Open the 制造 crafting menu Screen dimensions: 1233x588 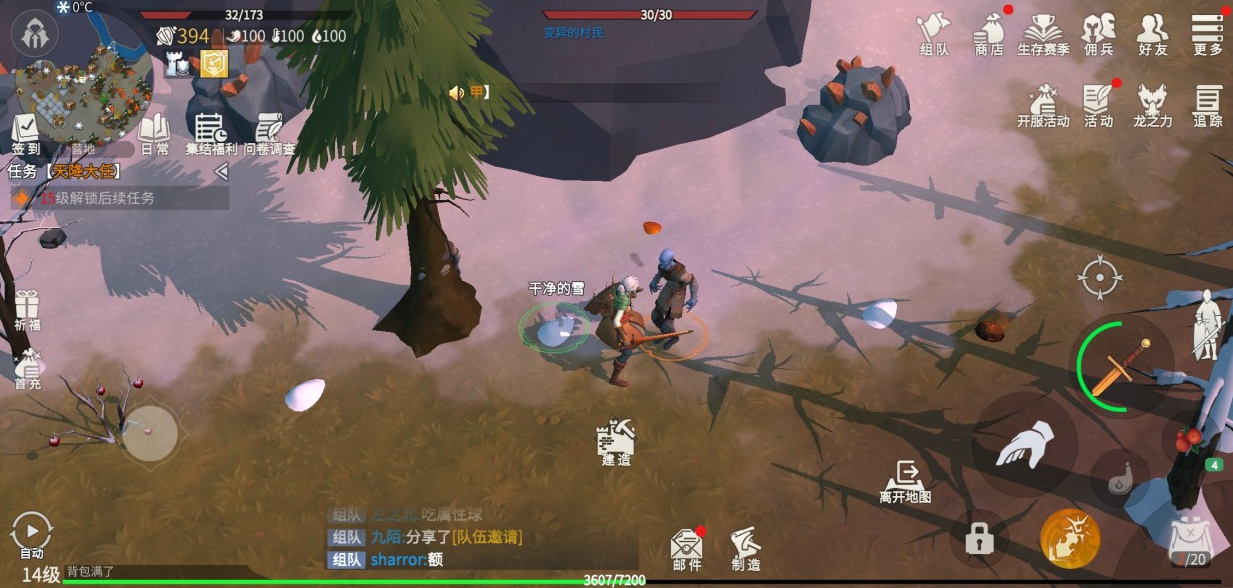[745, 549]
